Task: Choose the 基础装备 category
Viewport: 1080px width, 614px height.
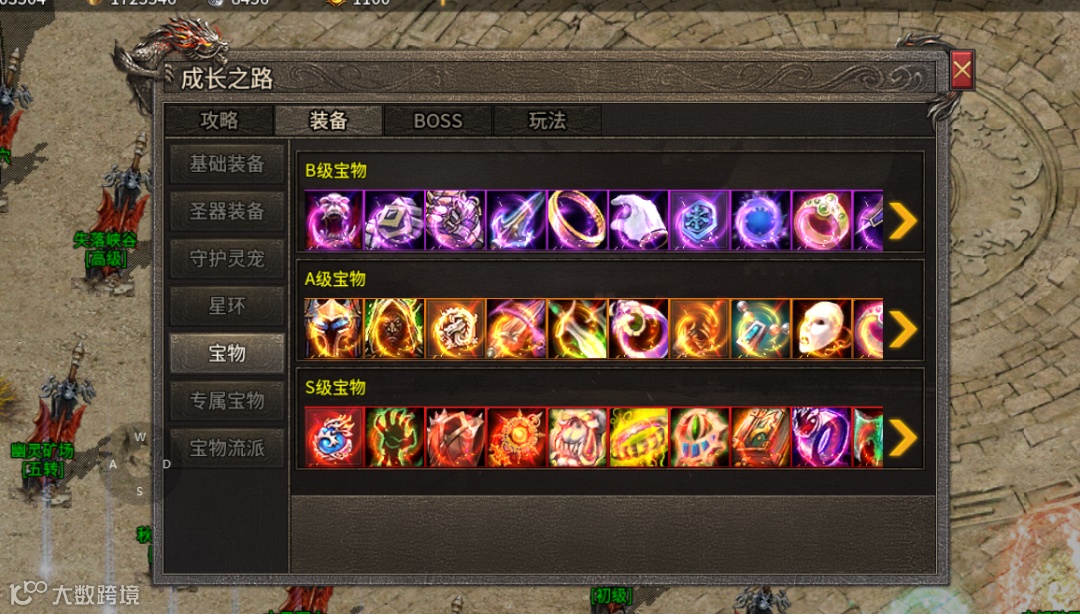Action: [227, 164]
